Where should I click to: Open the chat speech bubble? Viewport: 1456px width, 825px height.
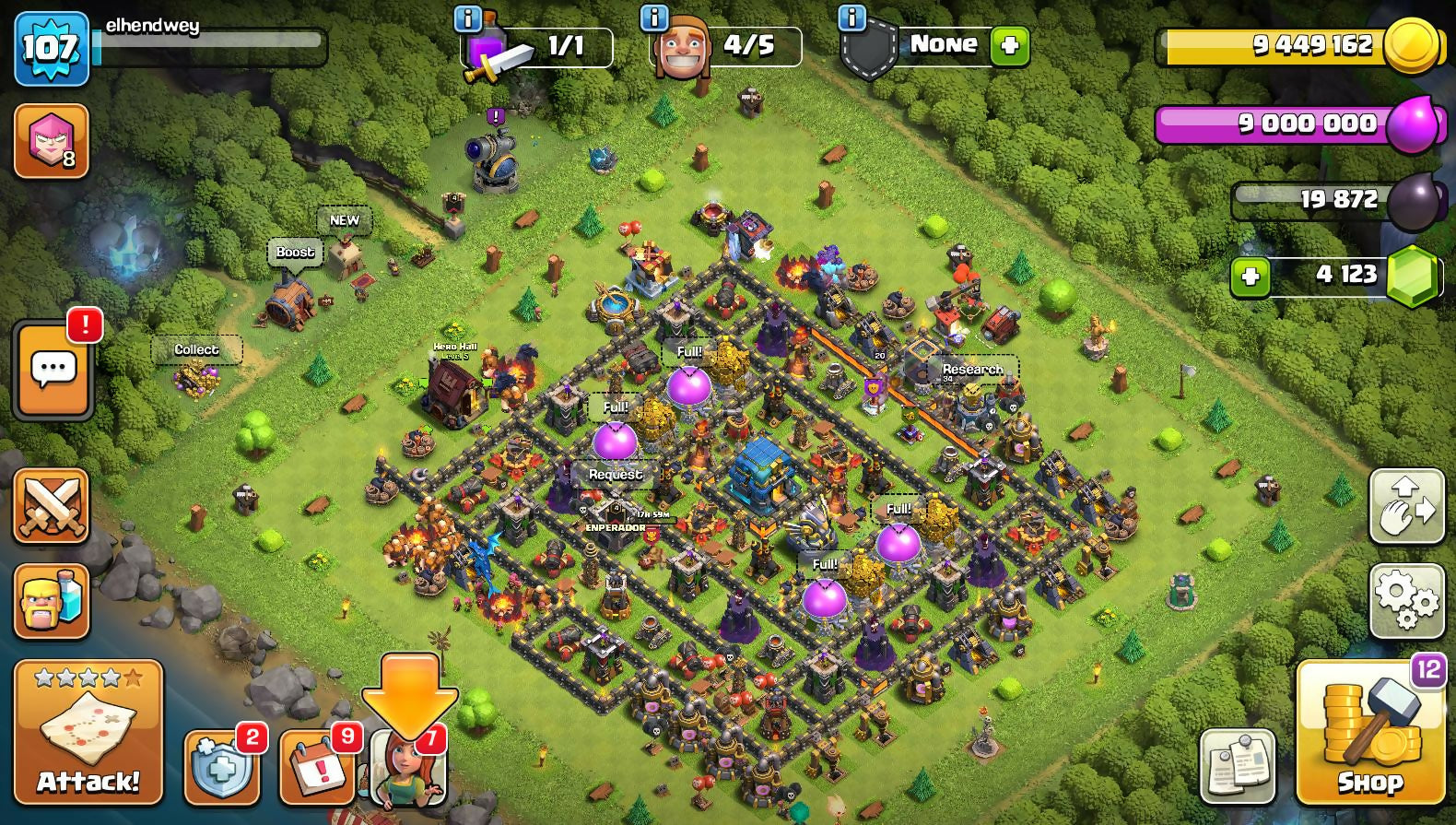[53, 371]
